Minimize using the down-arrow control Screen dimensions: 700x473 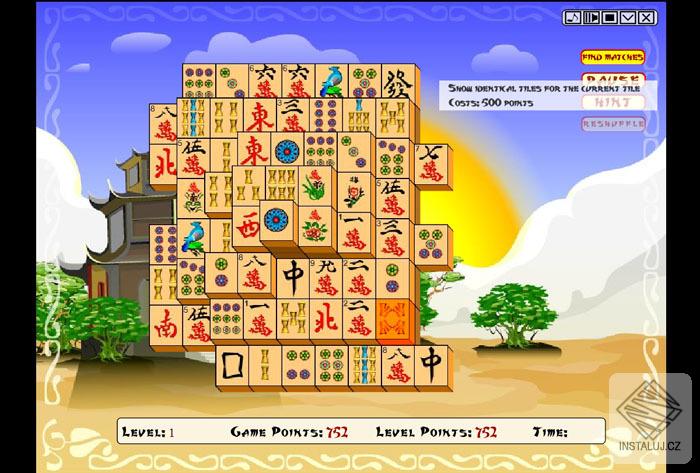coord(628,17)
